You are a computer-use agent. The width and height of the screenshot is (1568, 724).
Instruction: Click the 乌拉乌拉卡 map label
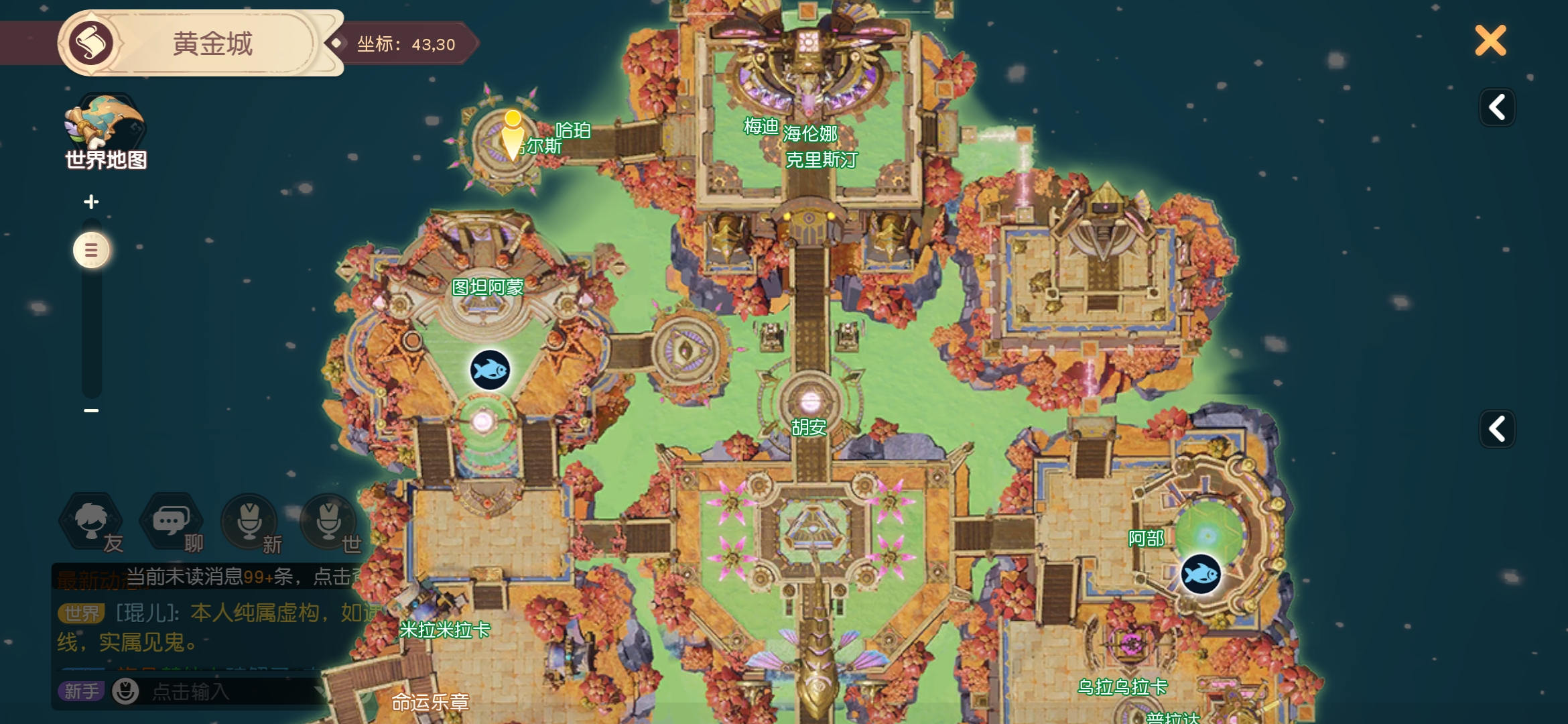click(x=1122, y=687)
